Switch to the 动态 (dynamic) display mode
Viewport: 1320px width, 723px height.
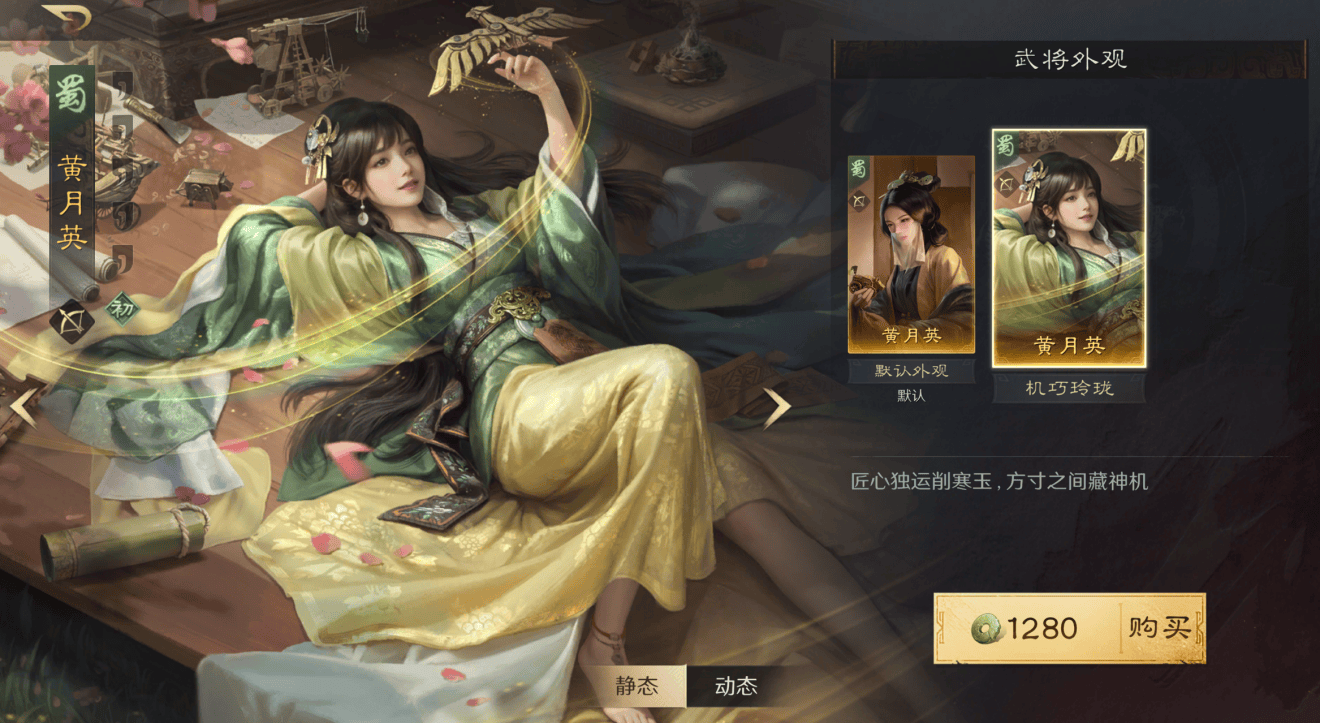click(734, 687)
